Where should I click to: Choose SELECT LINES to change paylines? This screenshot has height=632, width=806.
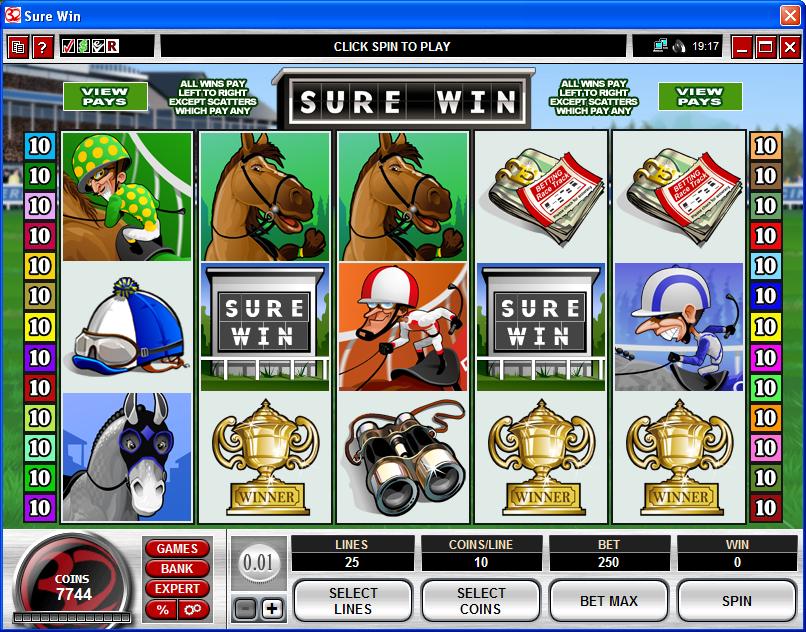[352, 601]
